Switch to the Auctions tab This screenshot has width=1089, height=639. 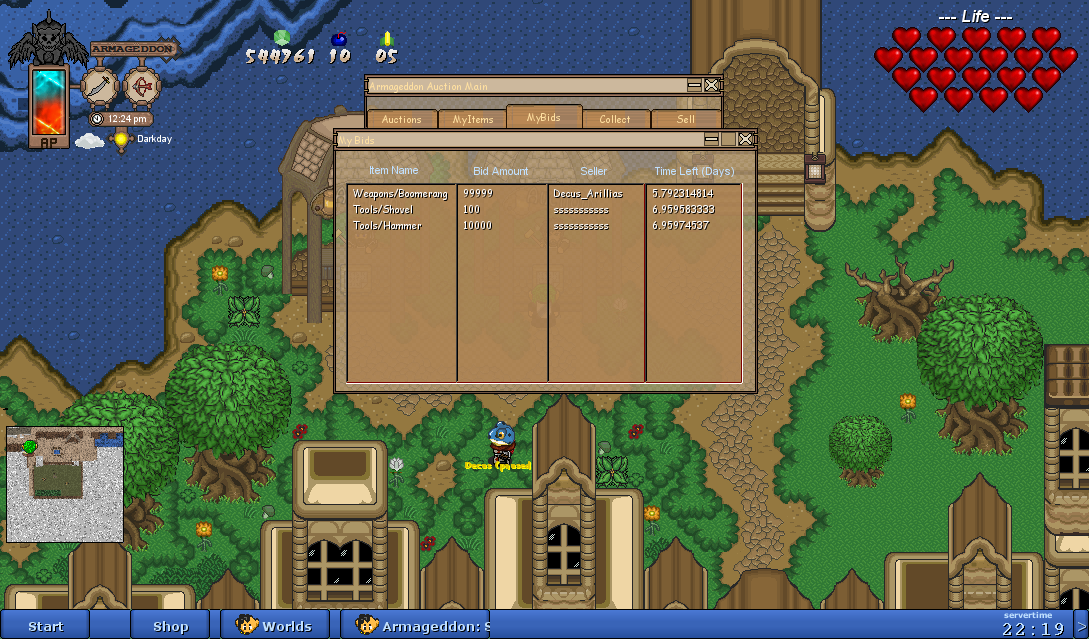pos(402,119)
